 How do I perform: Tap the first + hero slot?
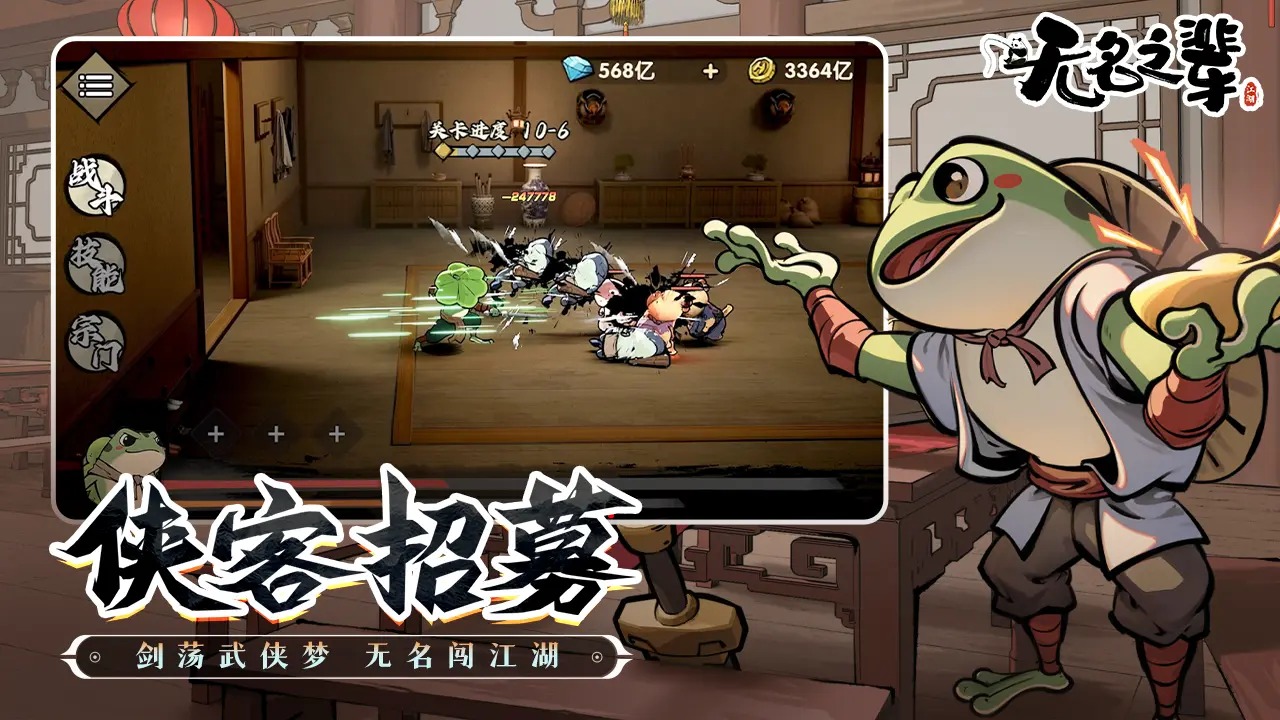[215, 434]
